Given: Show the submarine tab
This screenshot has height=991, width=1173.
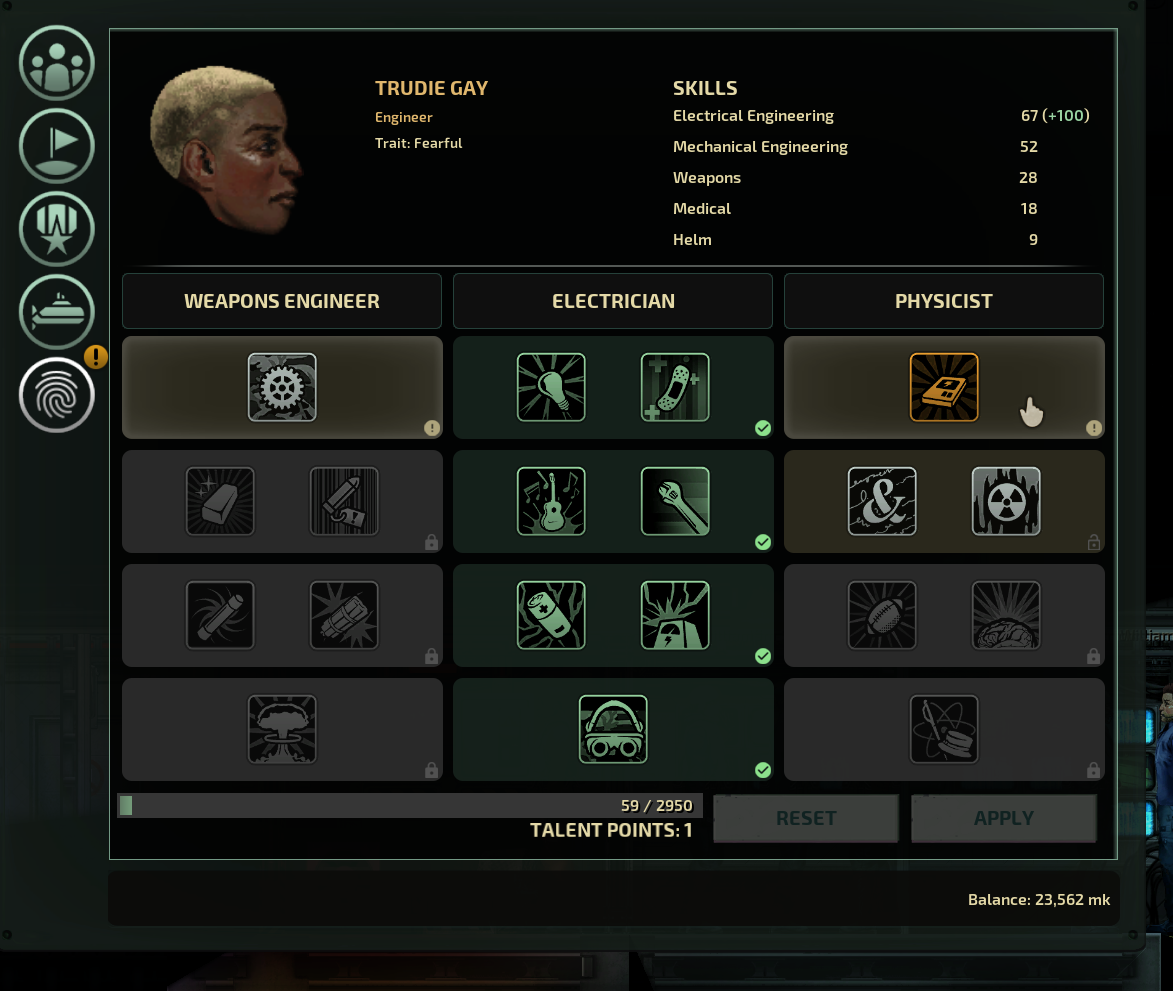Looking at the screenshot, I should [x=57, y=312].
